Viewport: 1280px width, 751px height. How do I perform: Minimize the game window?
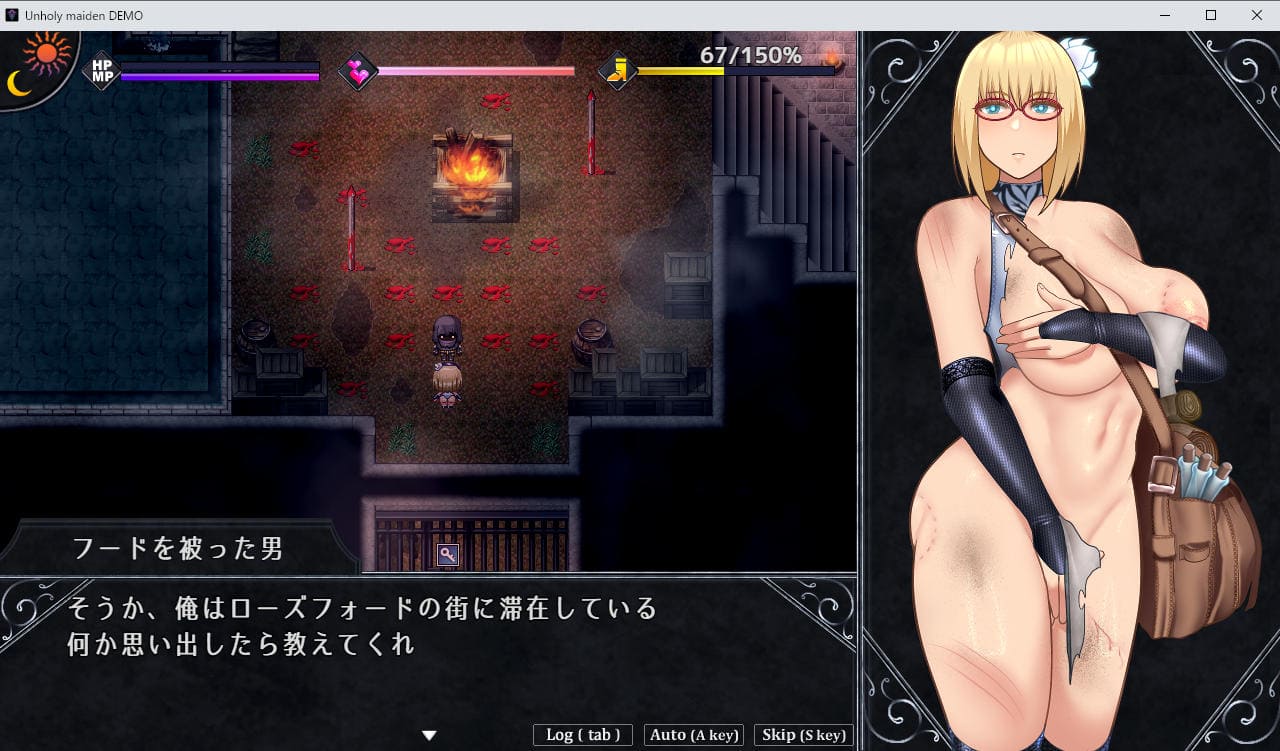1165,15
